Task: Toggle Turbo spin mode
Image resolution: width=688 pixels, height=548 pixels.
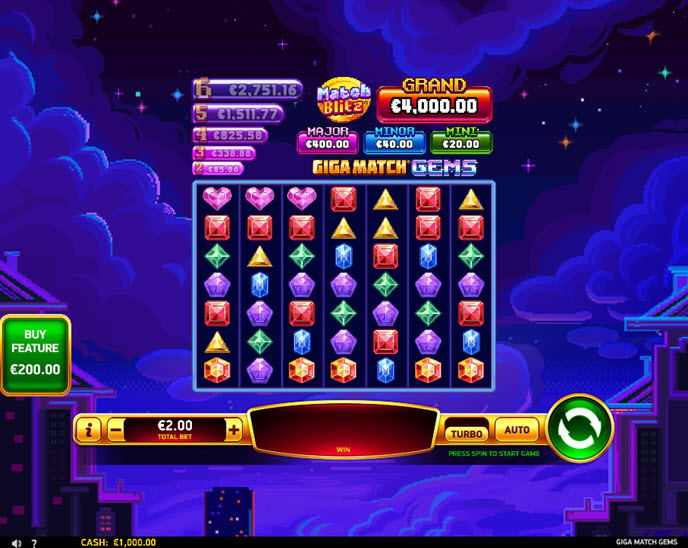Action: 467,433
